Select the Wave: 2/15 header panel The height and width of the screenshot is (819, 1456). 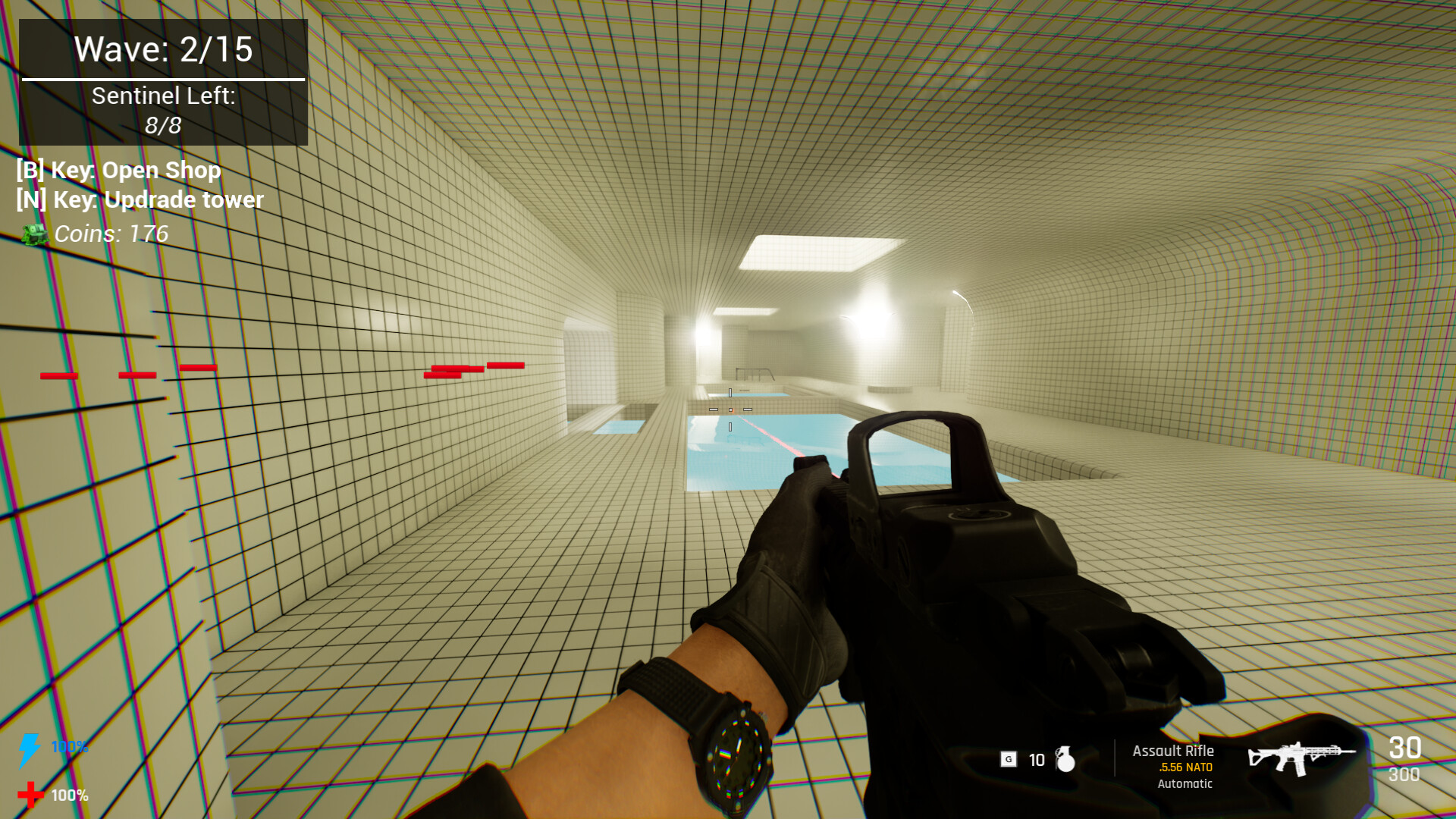tap(162, 51)
